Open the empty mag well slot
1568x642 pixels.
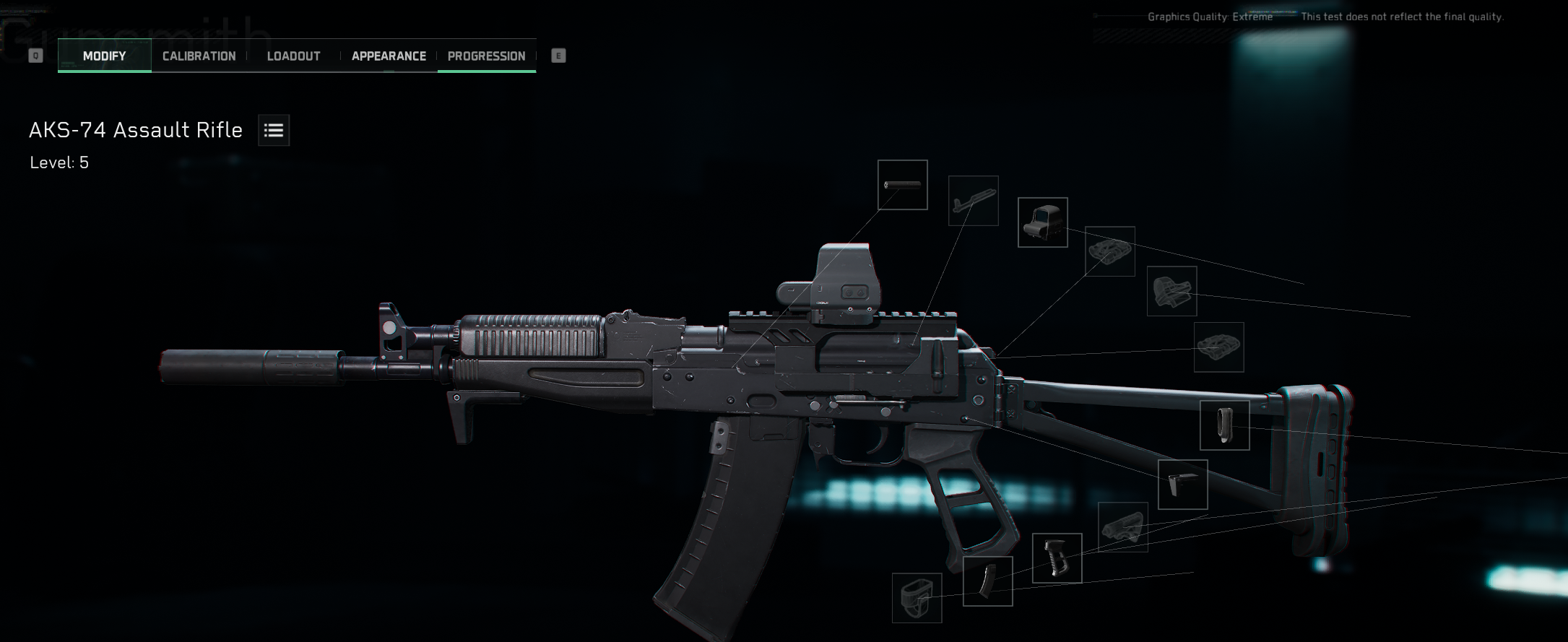[x=917, y=598]
